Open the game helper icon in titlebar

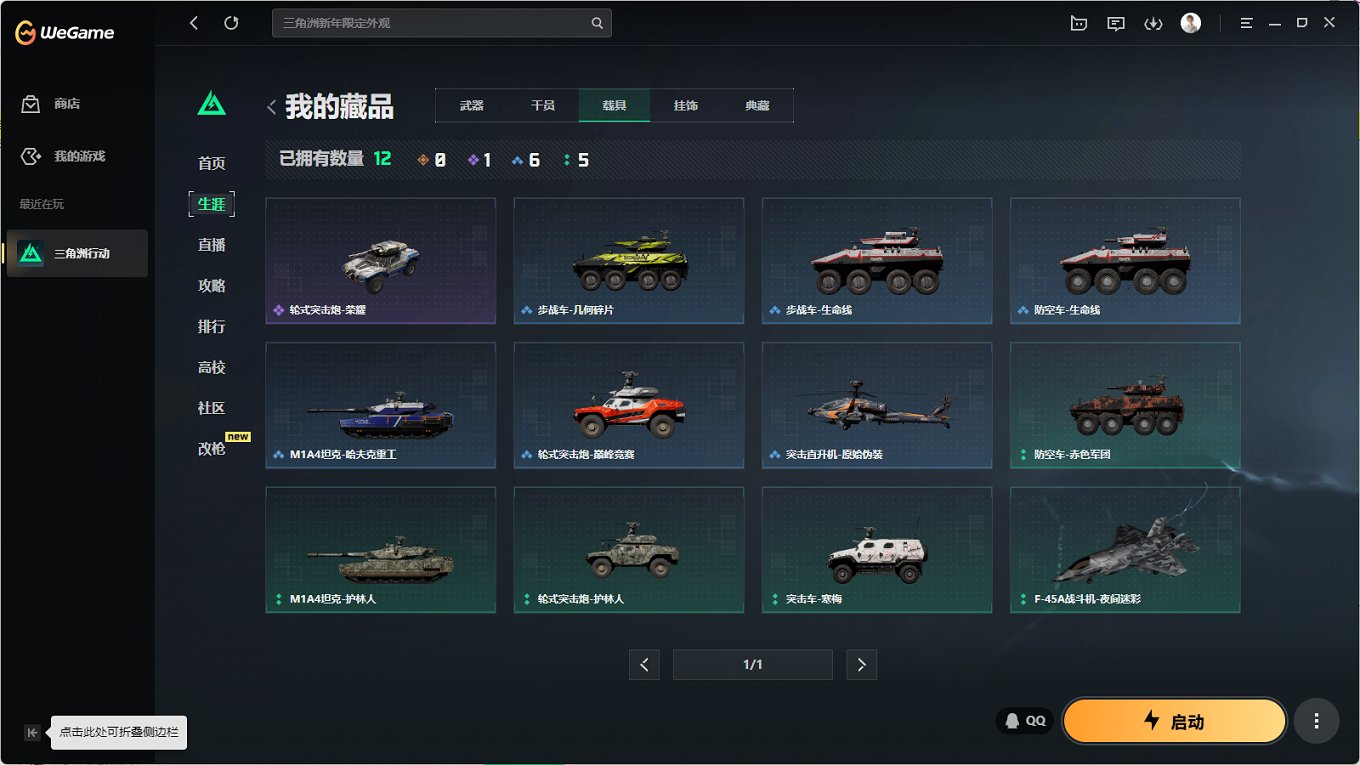(1078, 22)
